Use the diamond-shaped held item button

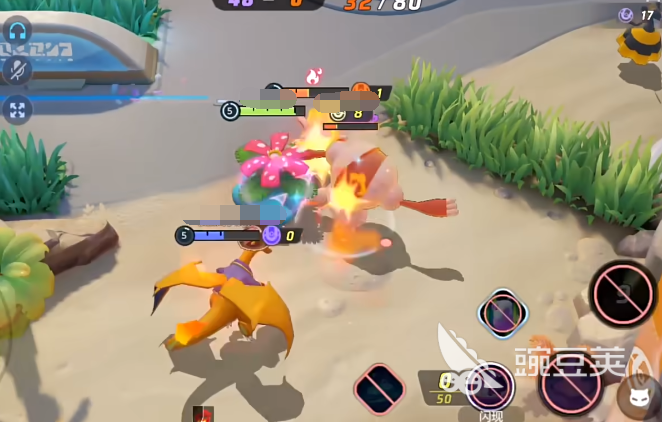point(380,389)
